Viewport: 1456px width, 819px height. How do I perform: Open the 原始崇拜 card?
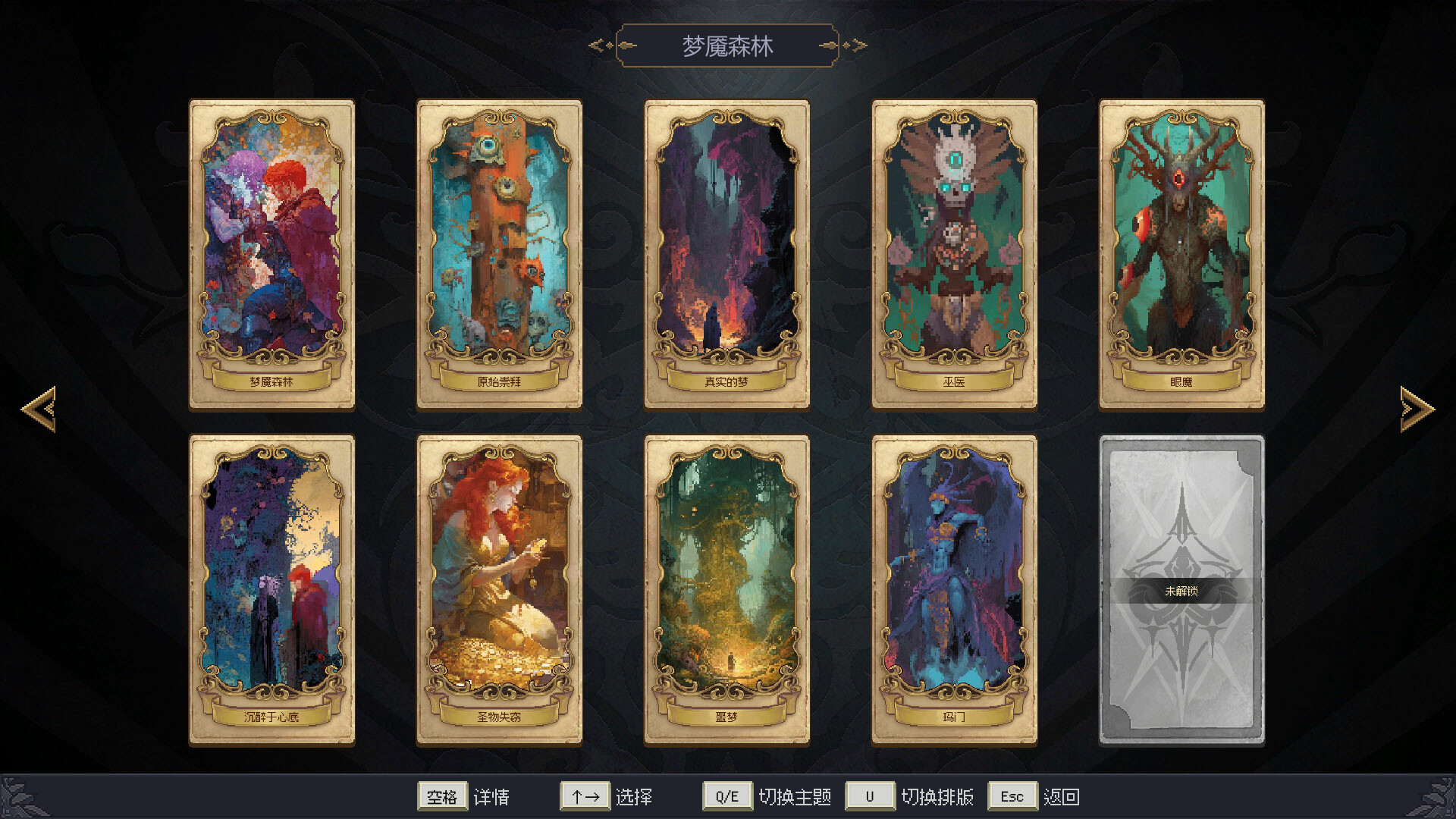coord(498,250)
